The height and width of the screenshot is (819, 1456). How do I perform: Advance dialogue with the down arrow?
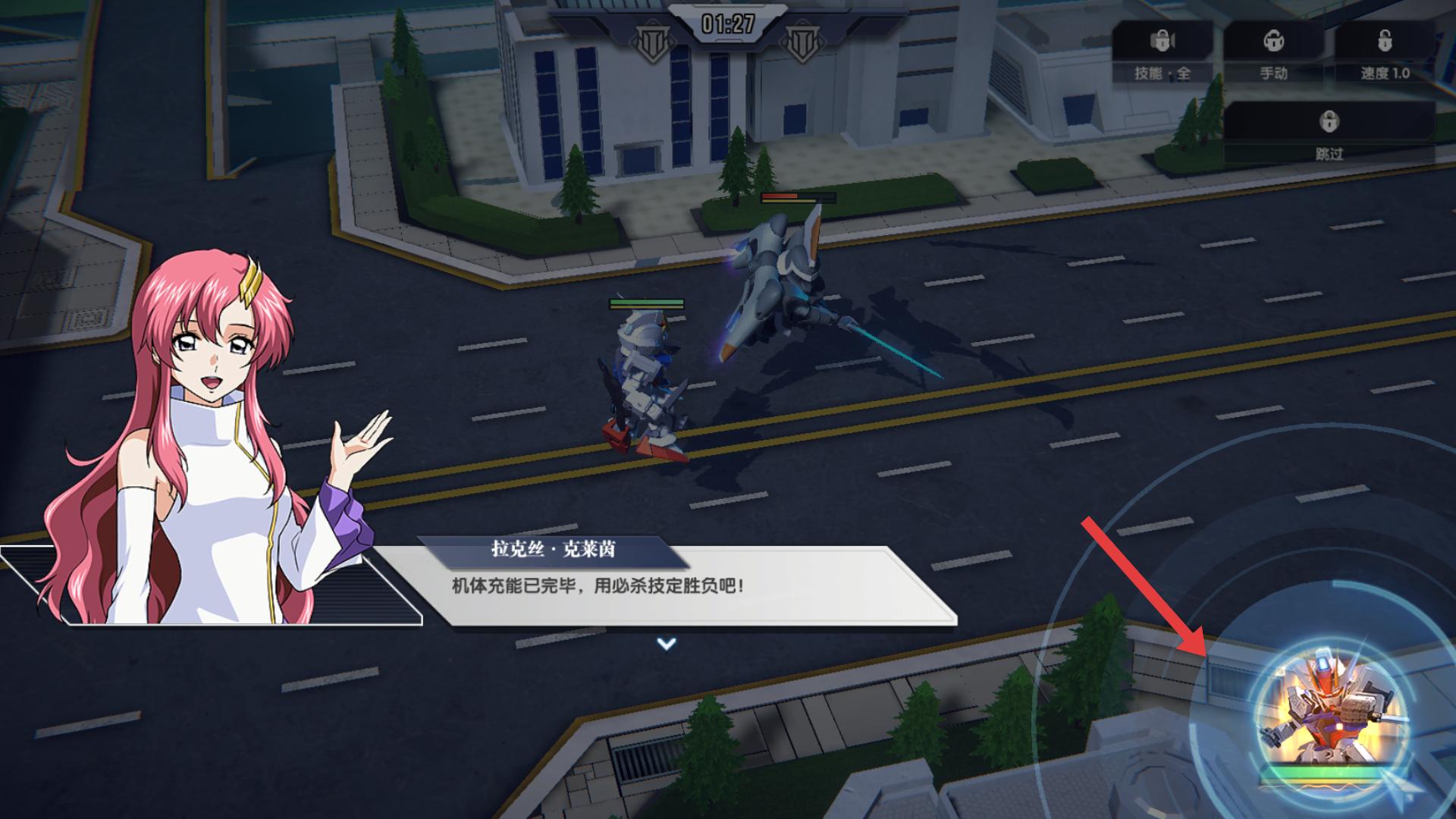click(666, 644)
